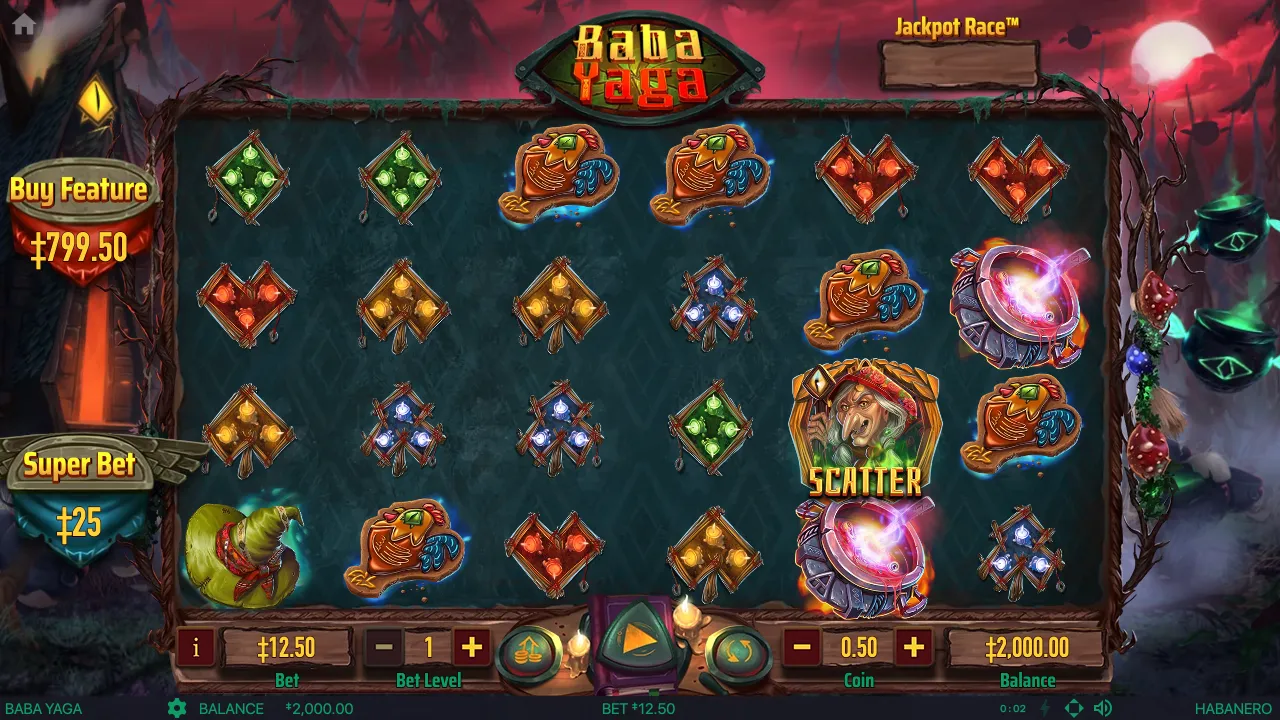Decrease the Bet Level
Screen dimensions: 1280x720
coord(384,647)
